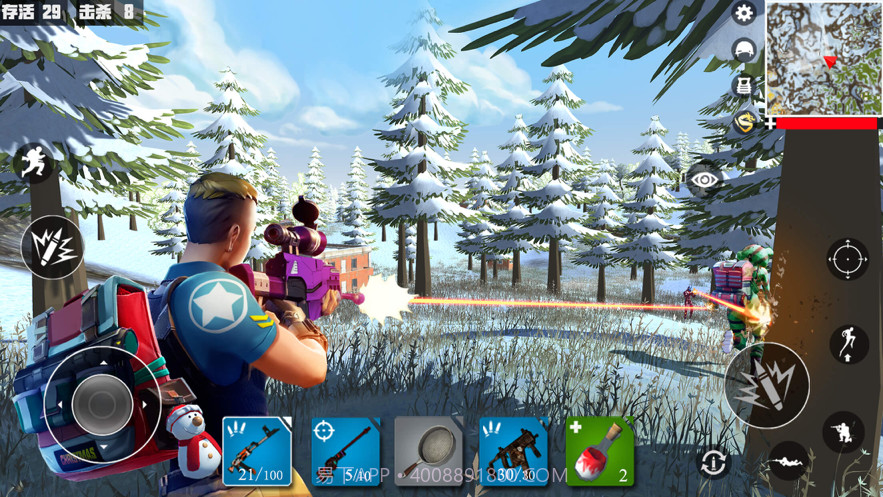Fire using the small left bullet button
883x497 pixels.
point(51,246)
